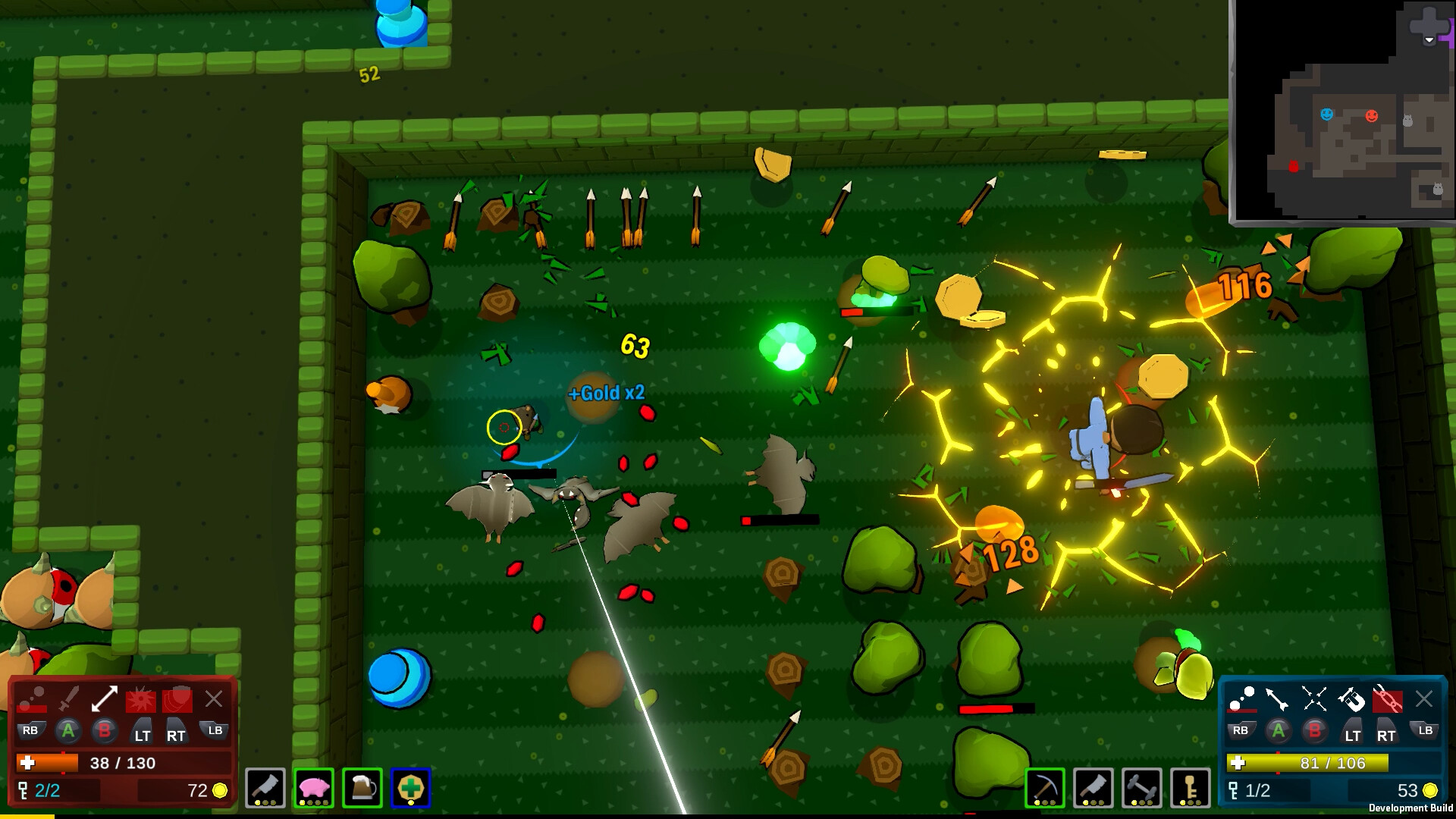
Task: Select the pink pig item
Action: [x=313, y=789]
